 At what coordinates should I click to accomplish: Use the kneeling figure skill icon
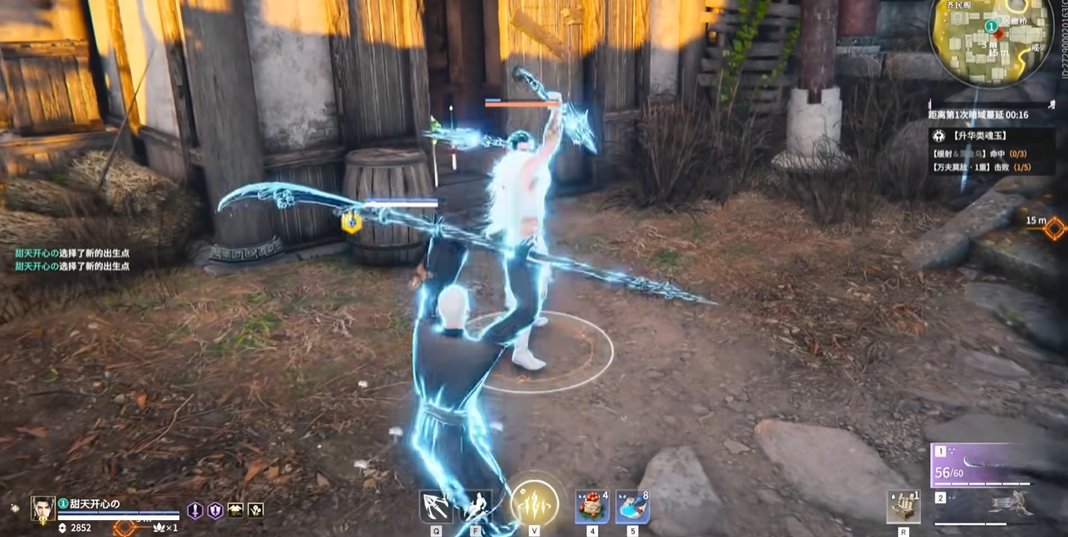476,507
